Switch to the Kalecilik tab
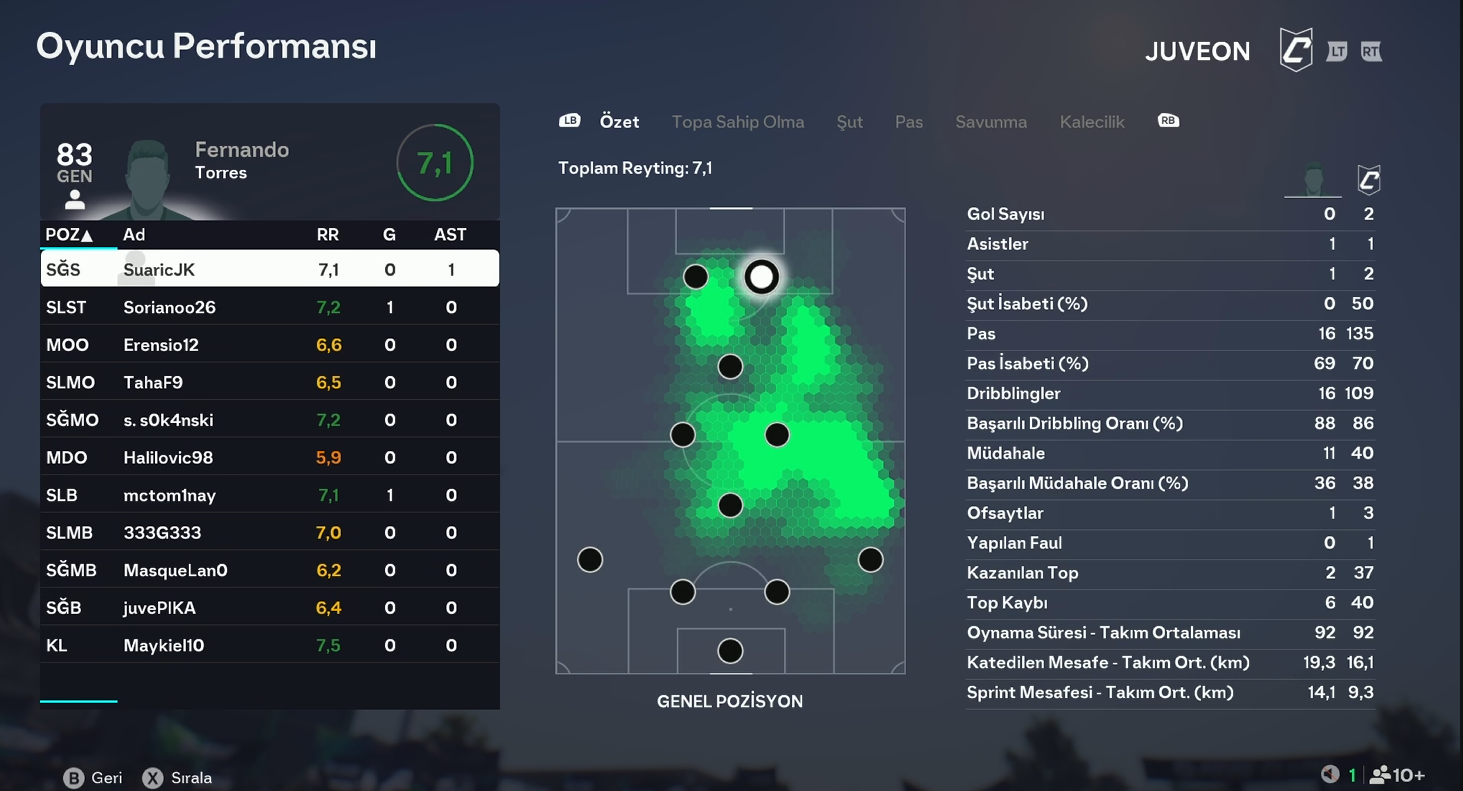The image size is (1463, 791). 1091,122
